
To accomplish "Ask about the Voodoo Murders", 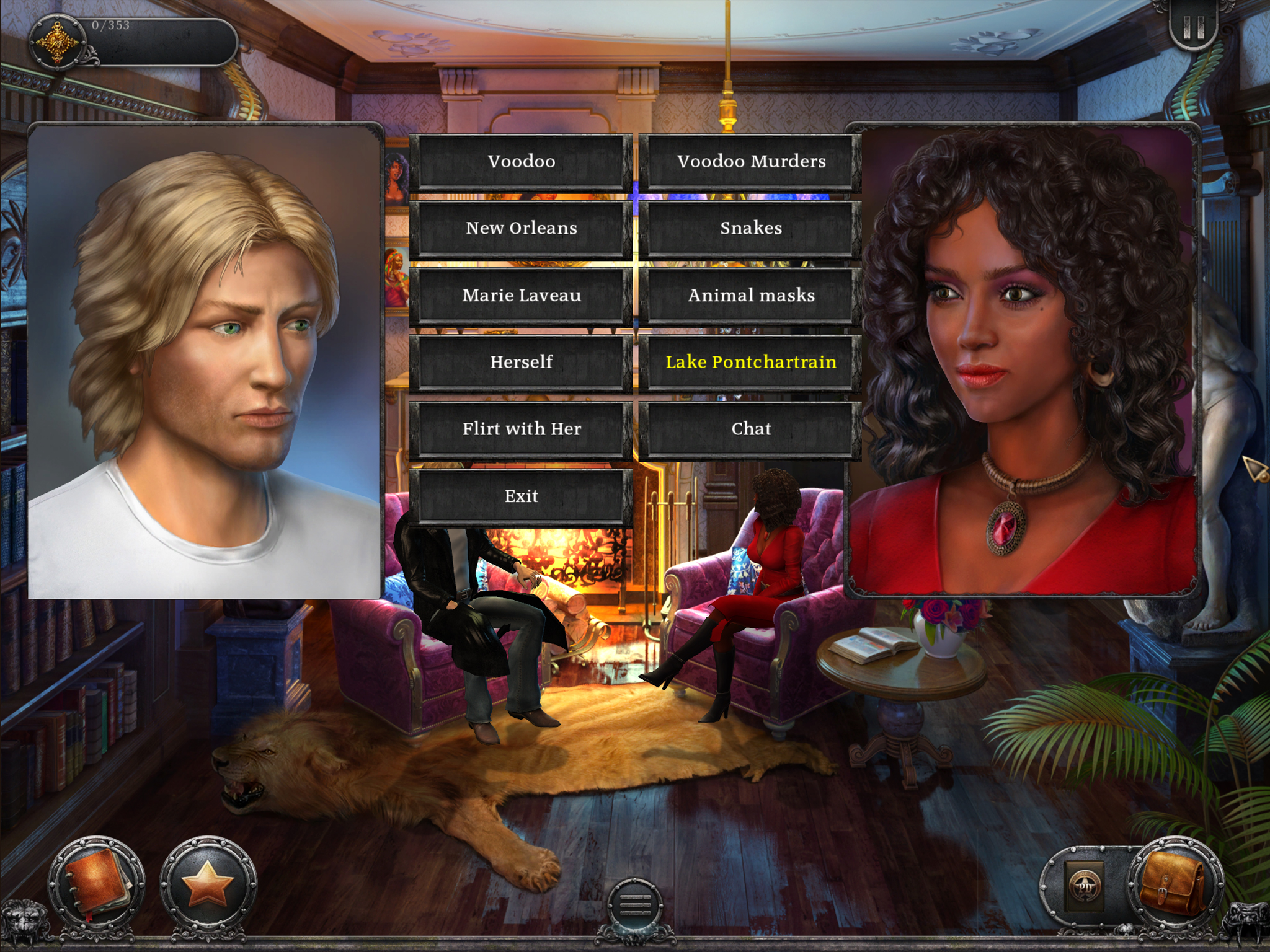I will point(750,162).
